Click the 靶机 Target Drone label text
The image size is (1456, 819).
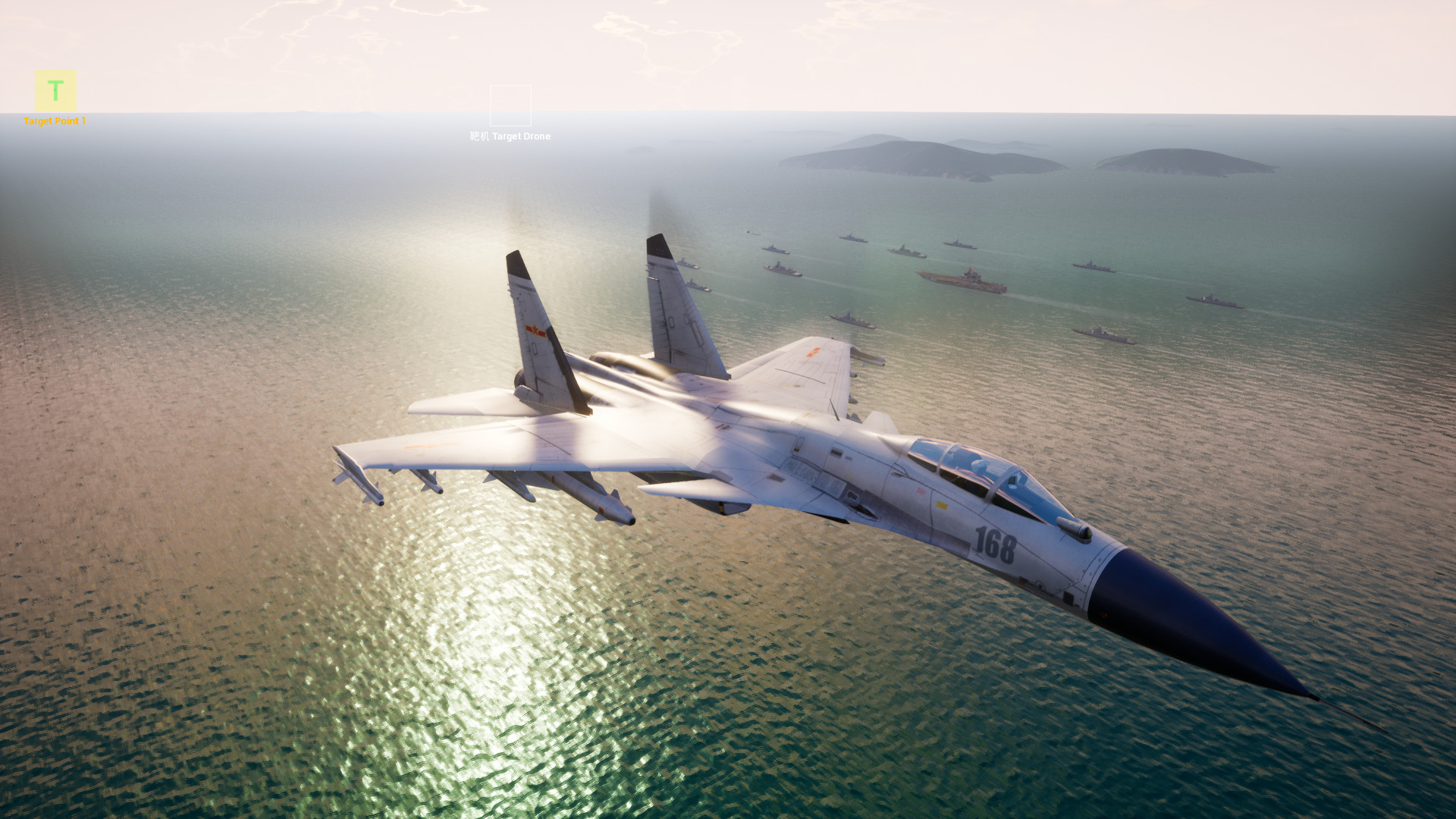[x=508, y=137]
